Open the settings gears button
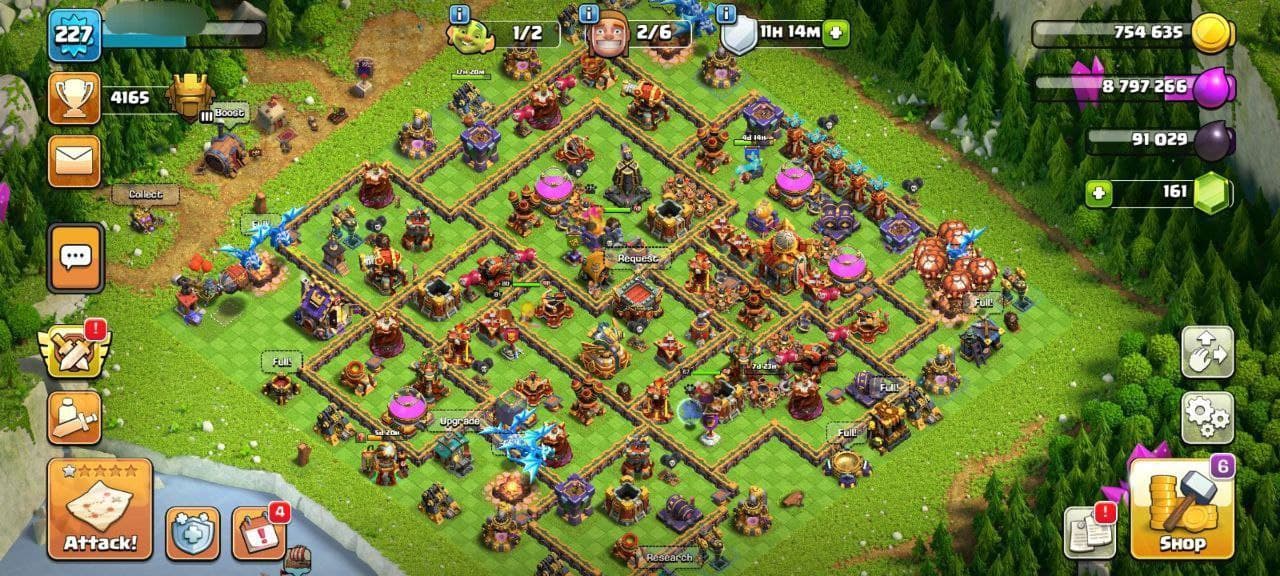The width and height of the screenshot is (1280, 576). coord(1207,418)
